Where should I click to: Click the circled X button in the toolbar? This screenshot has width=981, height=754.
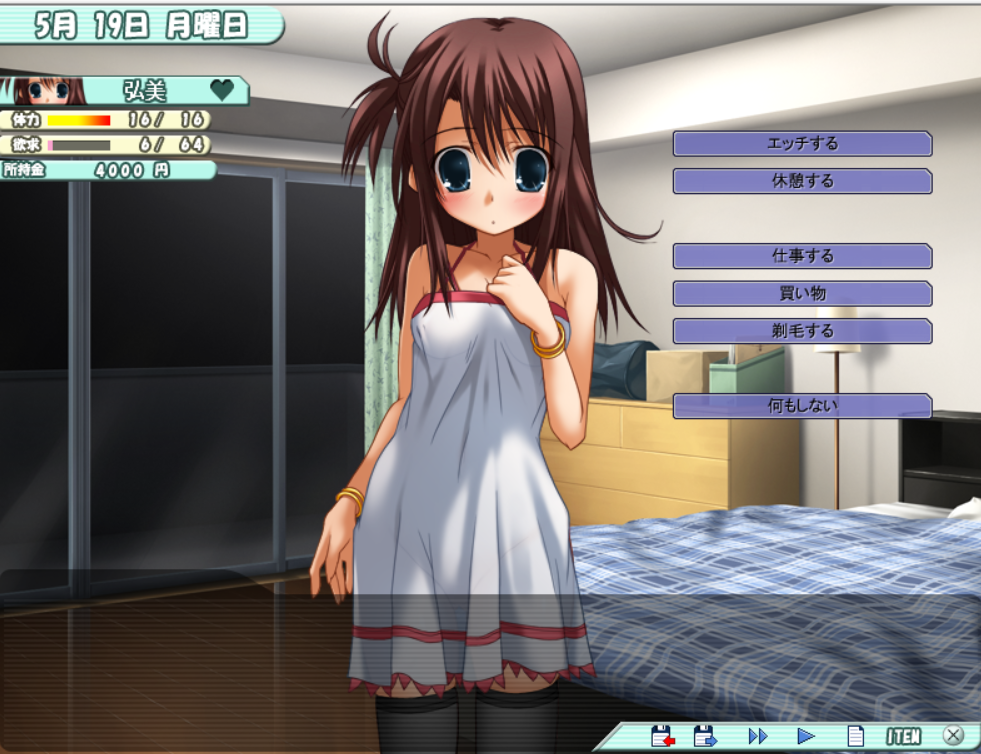(x=953, y=736)
